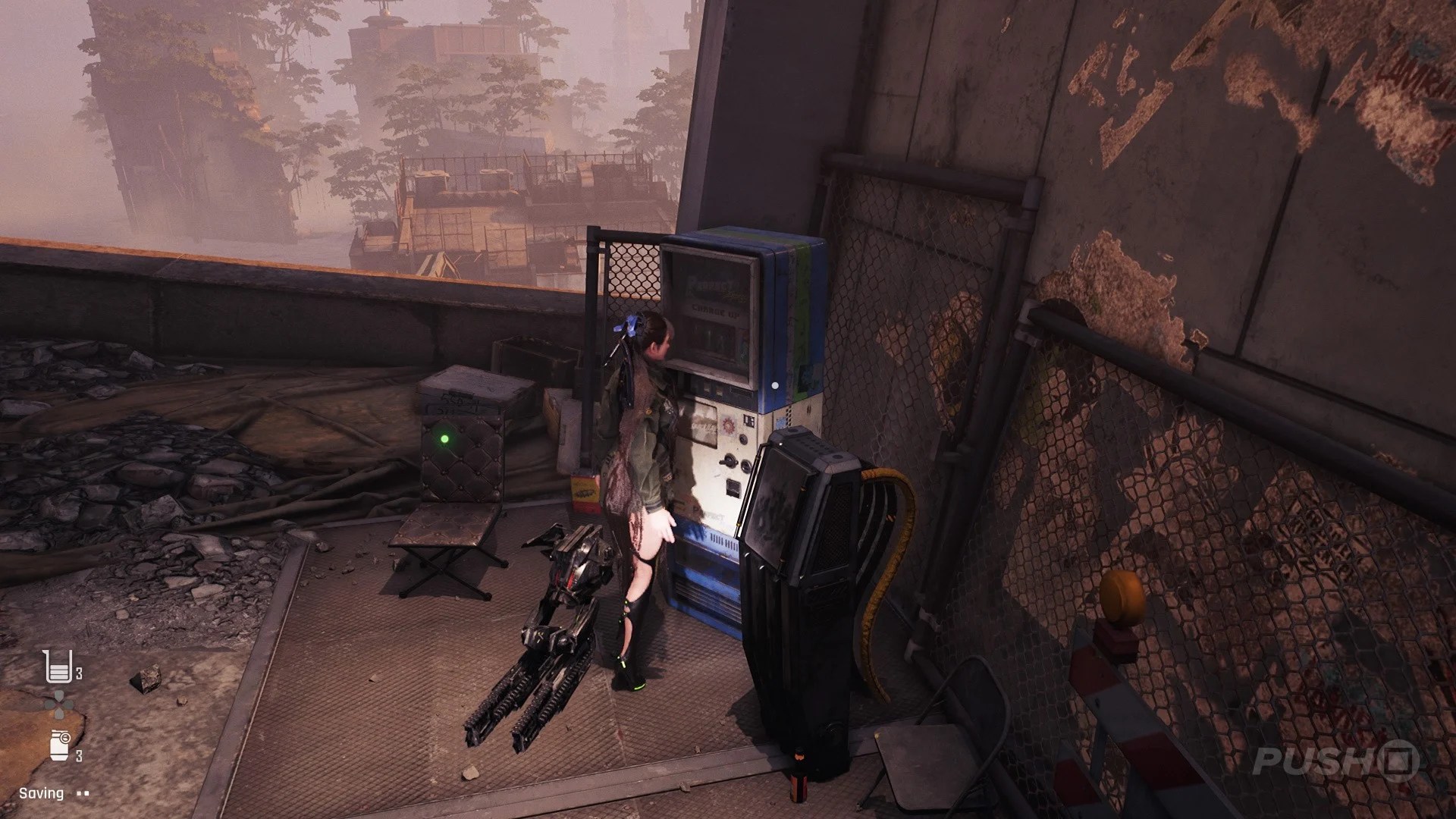The width and height of the screenshot is (1456, 819).
Task: Turn the left dial on the vending machine
Action: click(x=728, y=460)
